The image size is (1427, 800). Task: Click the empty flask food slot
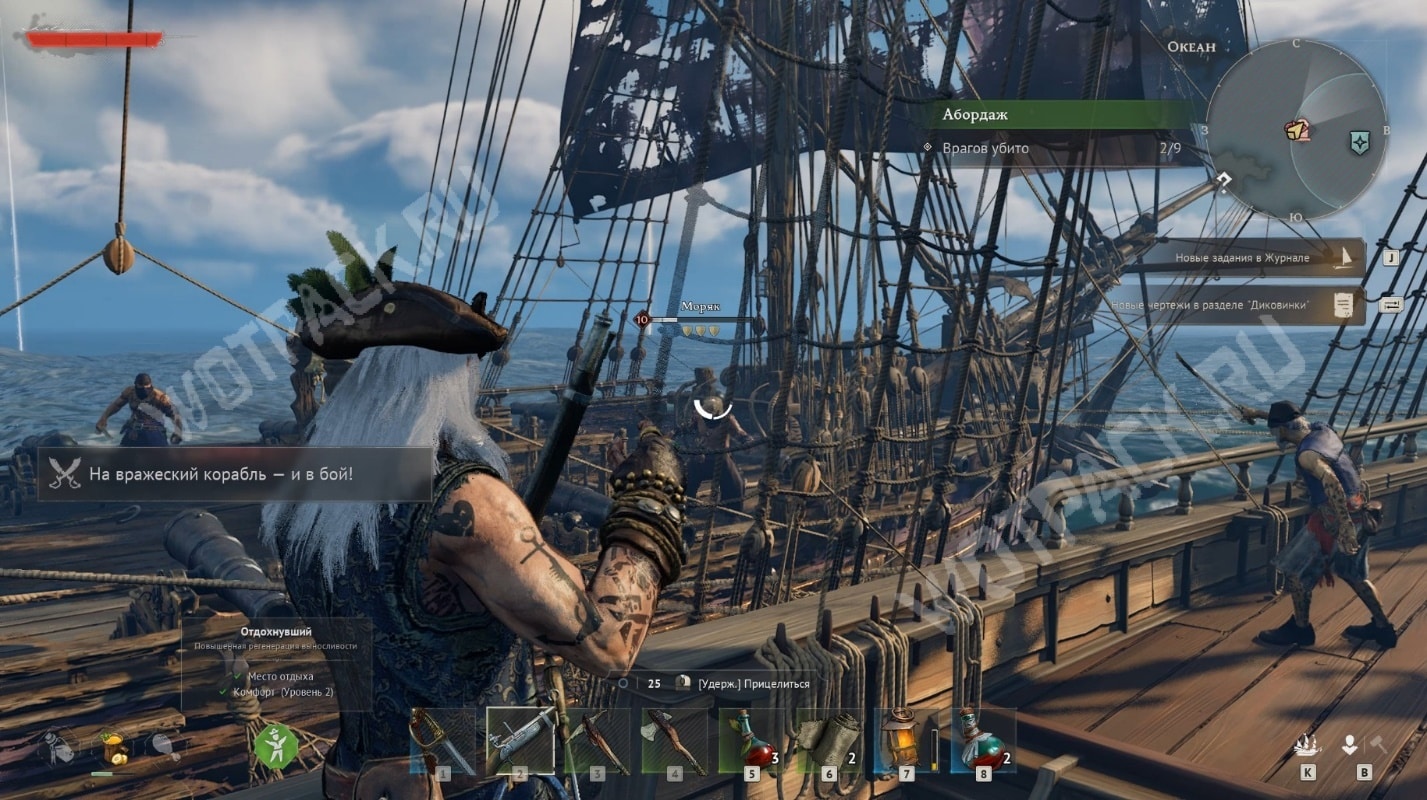pos(58,746)
